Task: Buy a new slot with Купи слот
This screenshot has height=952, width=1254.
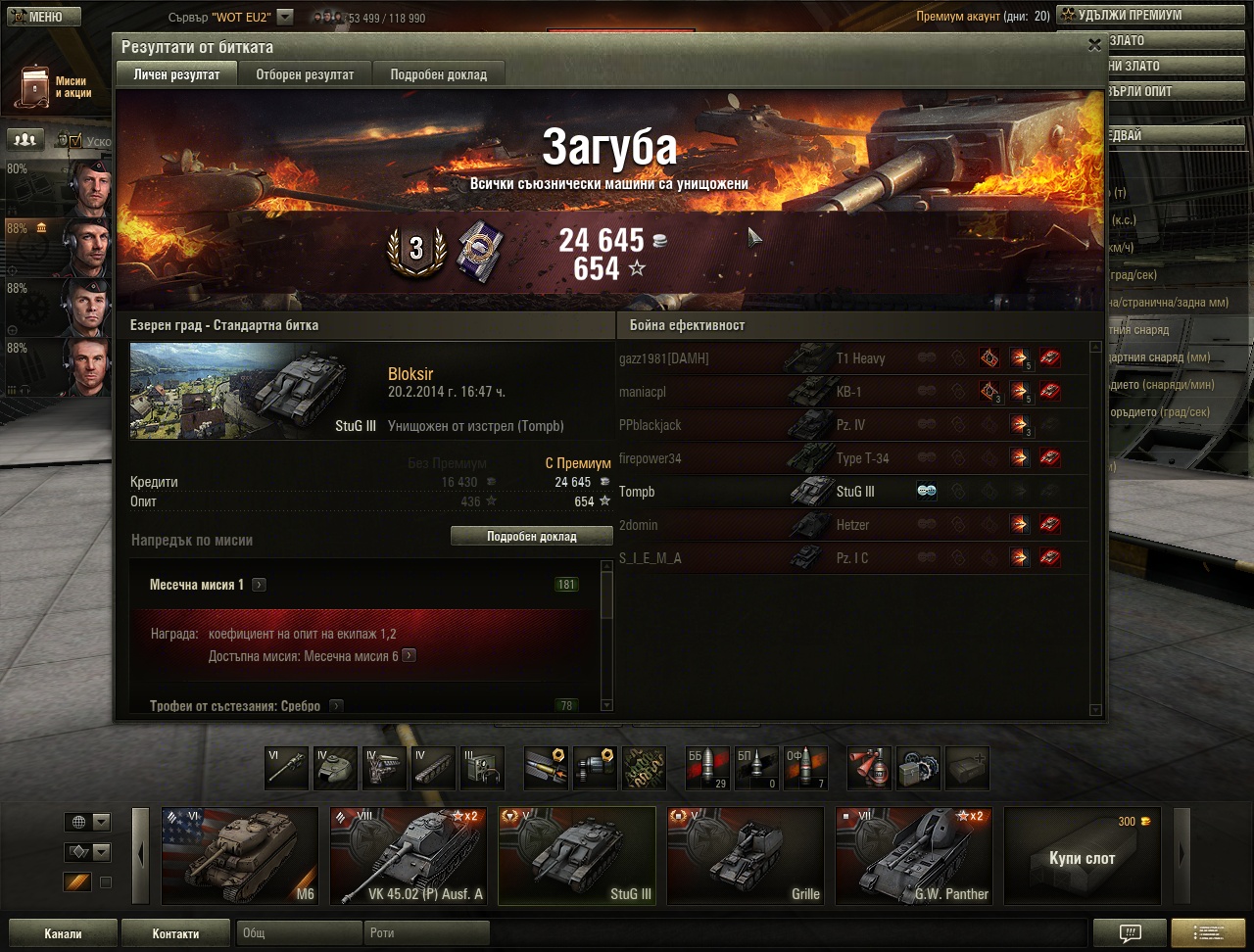Action: tap(1082, 856)
